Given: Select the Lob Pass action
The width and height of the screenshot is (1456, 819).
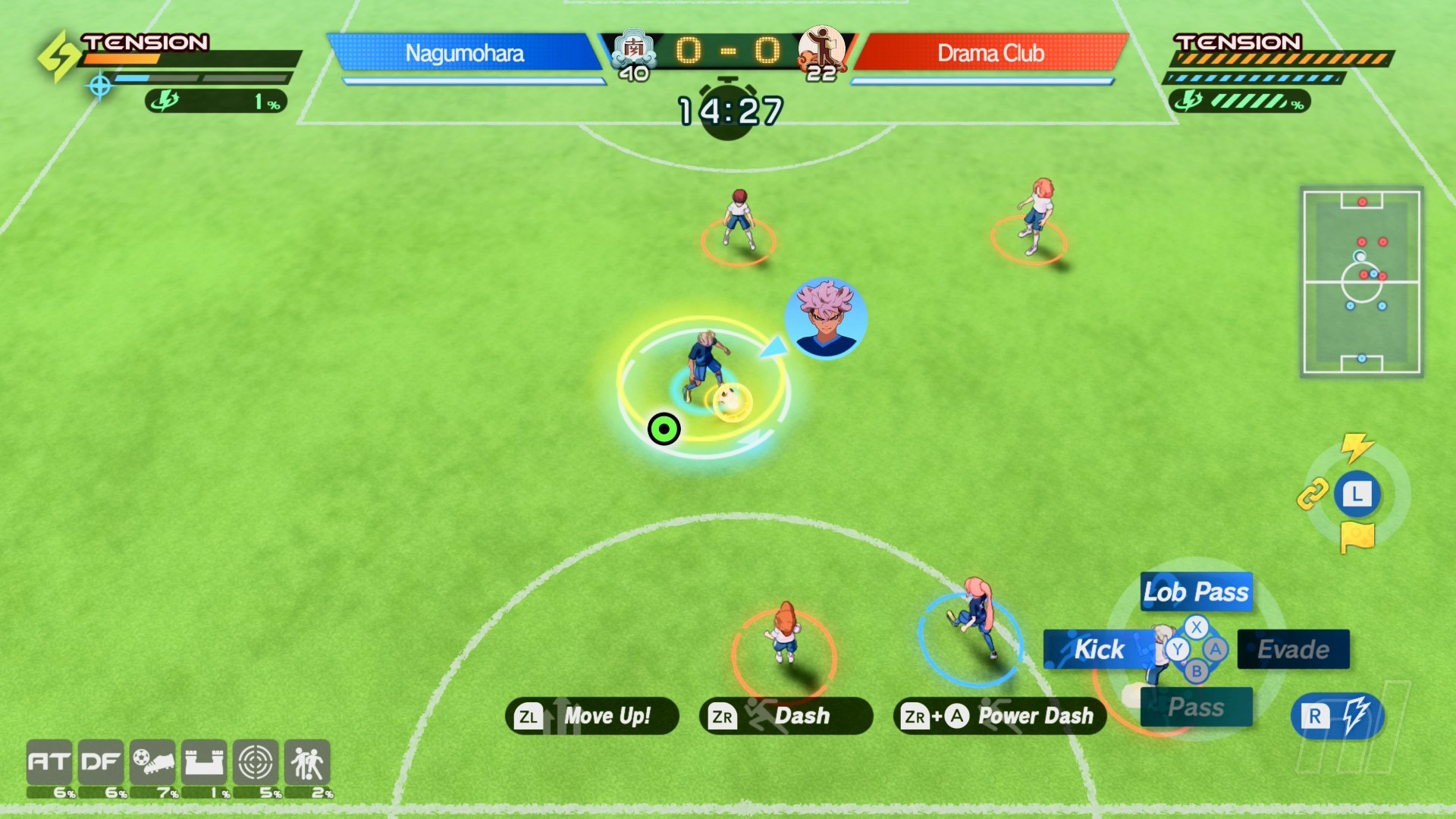Looking at the screenshot, I should click(1196, 591).
